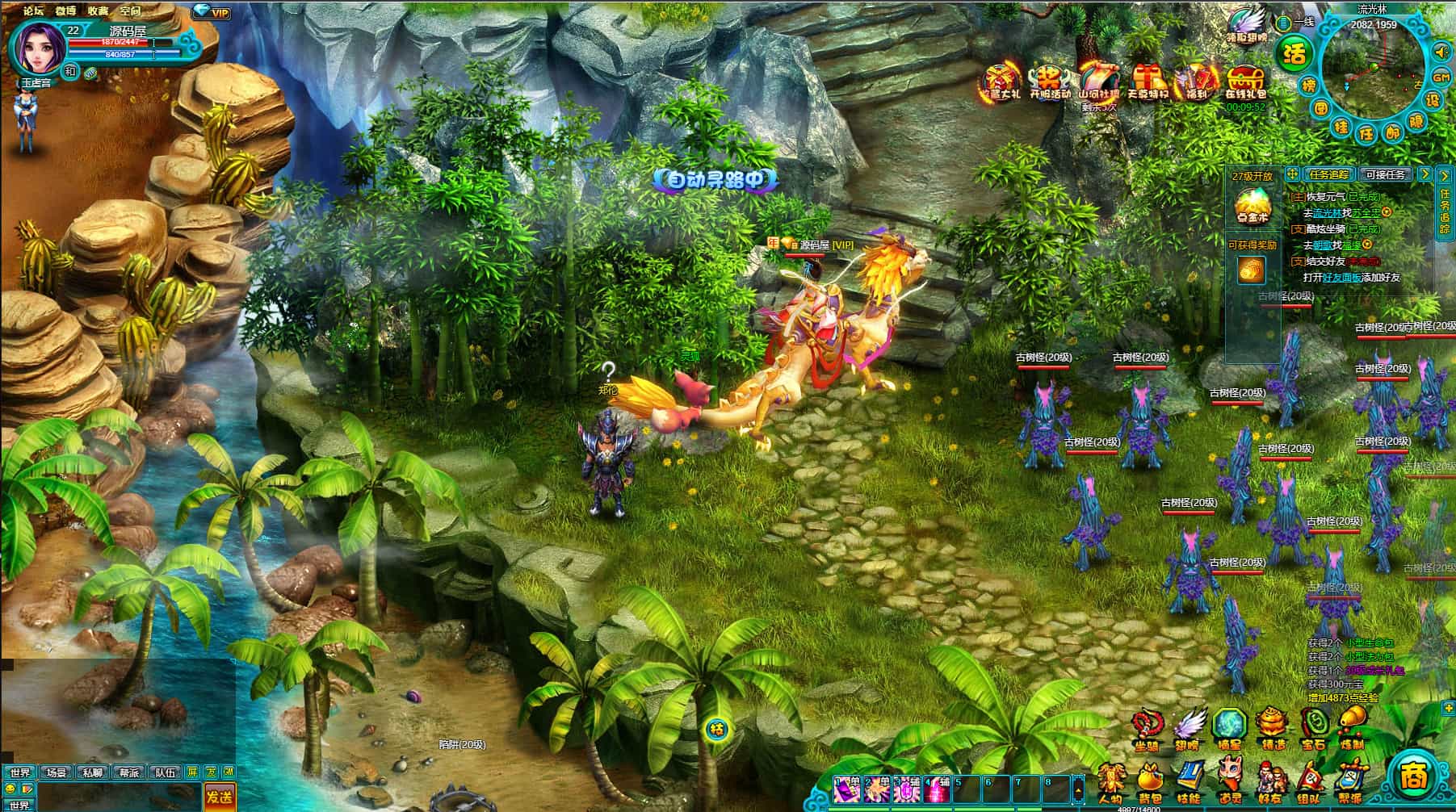Open the 论坛 forum link
Viewport: 1456px width, 812px height.
tap(34, 10)
